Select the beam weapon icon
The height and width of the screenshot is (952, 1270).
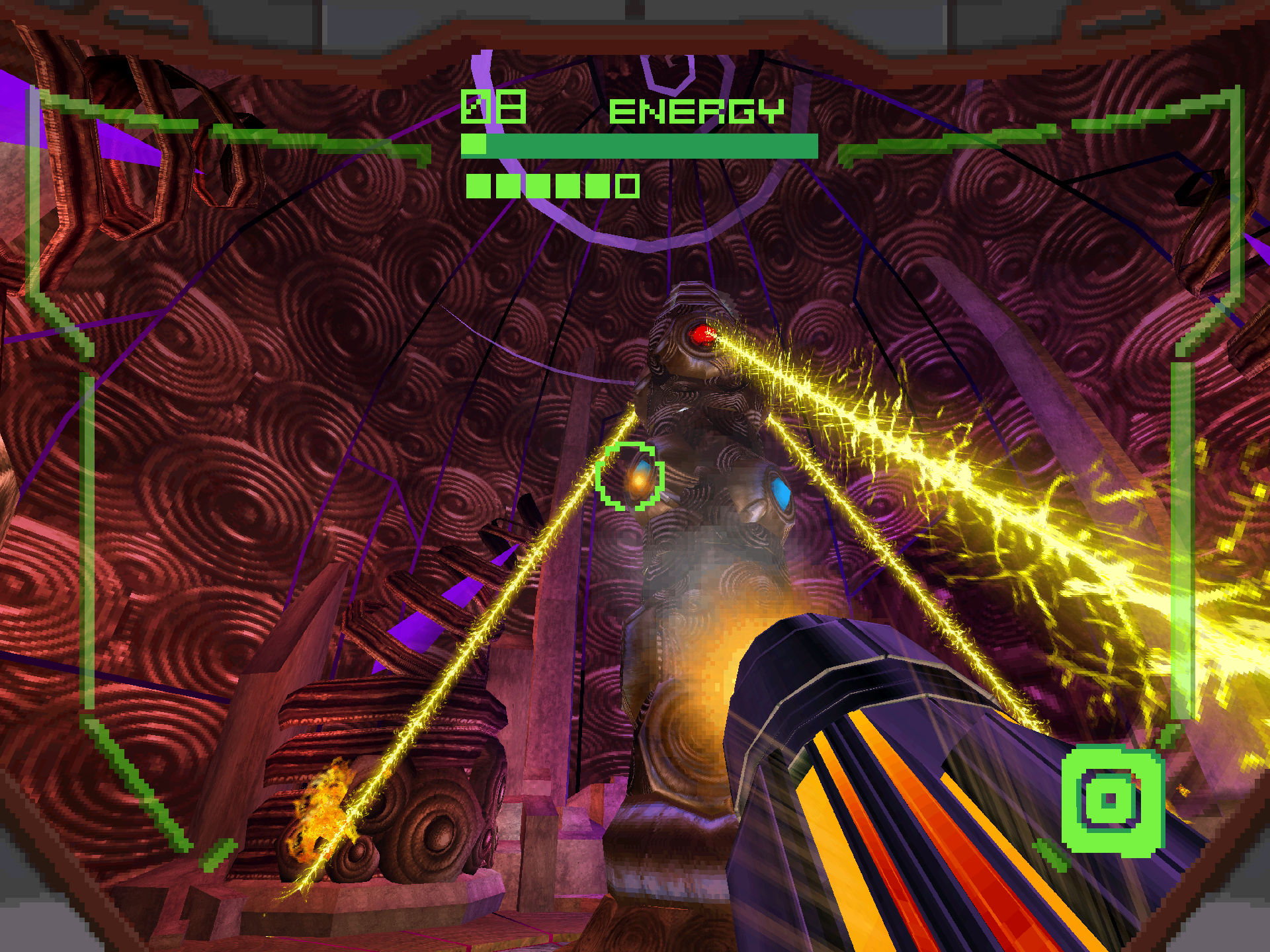pyautogui.click(x=1111, y=800)
